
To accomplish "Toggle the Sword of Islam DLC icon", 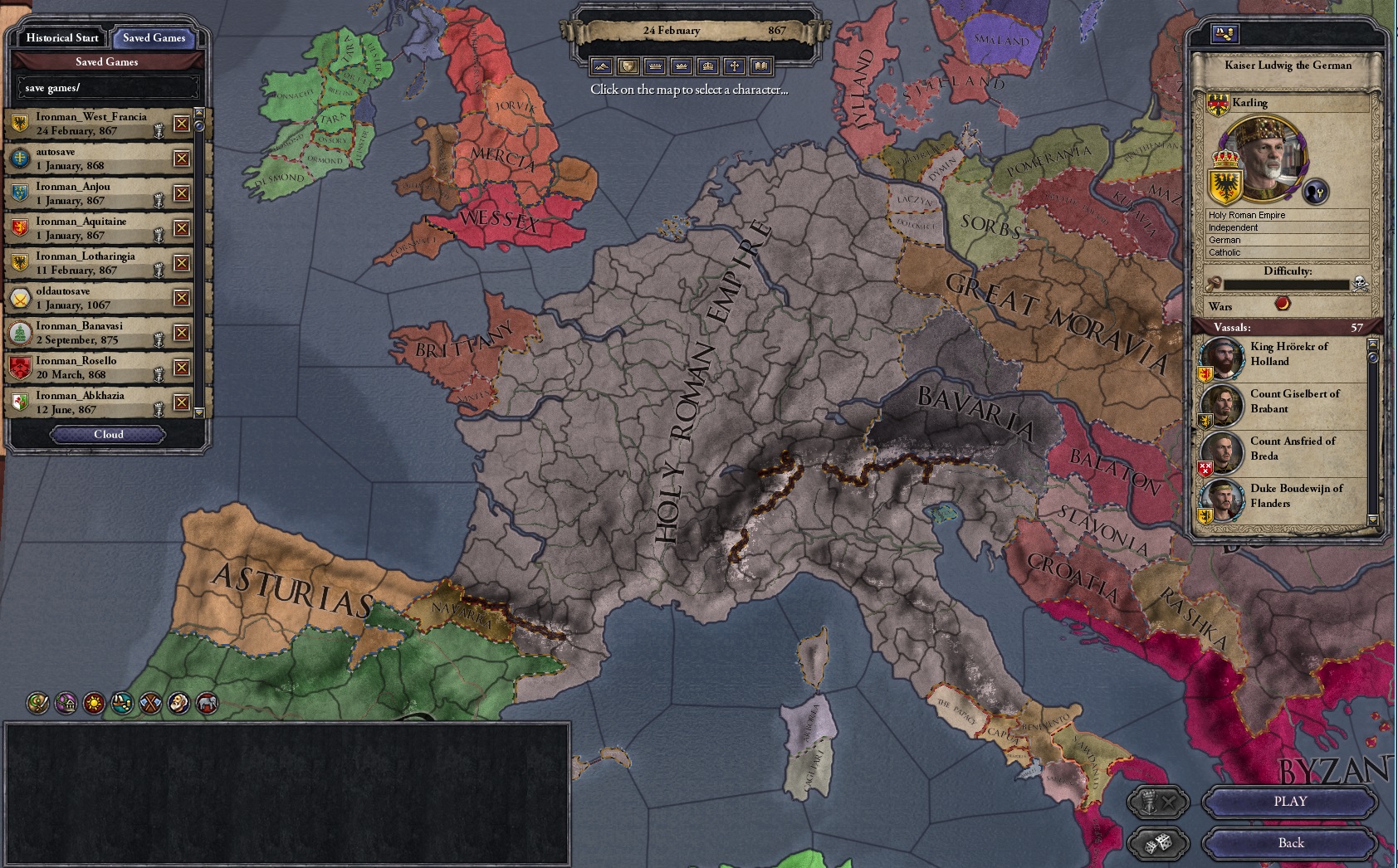I will coord(37,705).
